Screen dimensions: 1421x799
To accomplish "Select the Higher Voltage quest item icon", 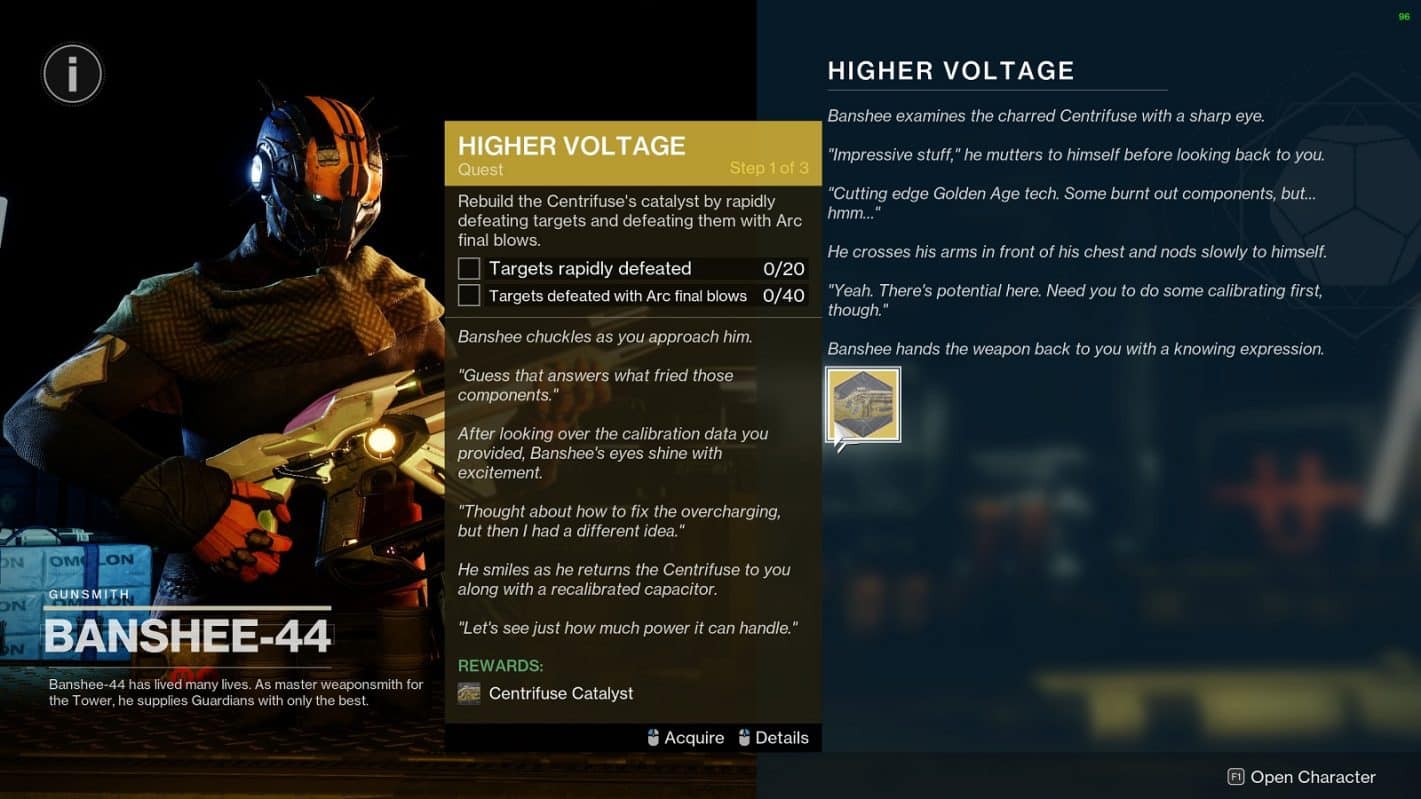I will pyautogui.click(x=863, y=405).
